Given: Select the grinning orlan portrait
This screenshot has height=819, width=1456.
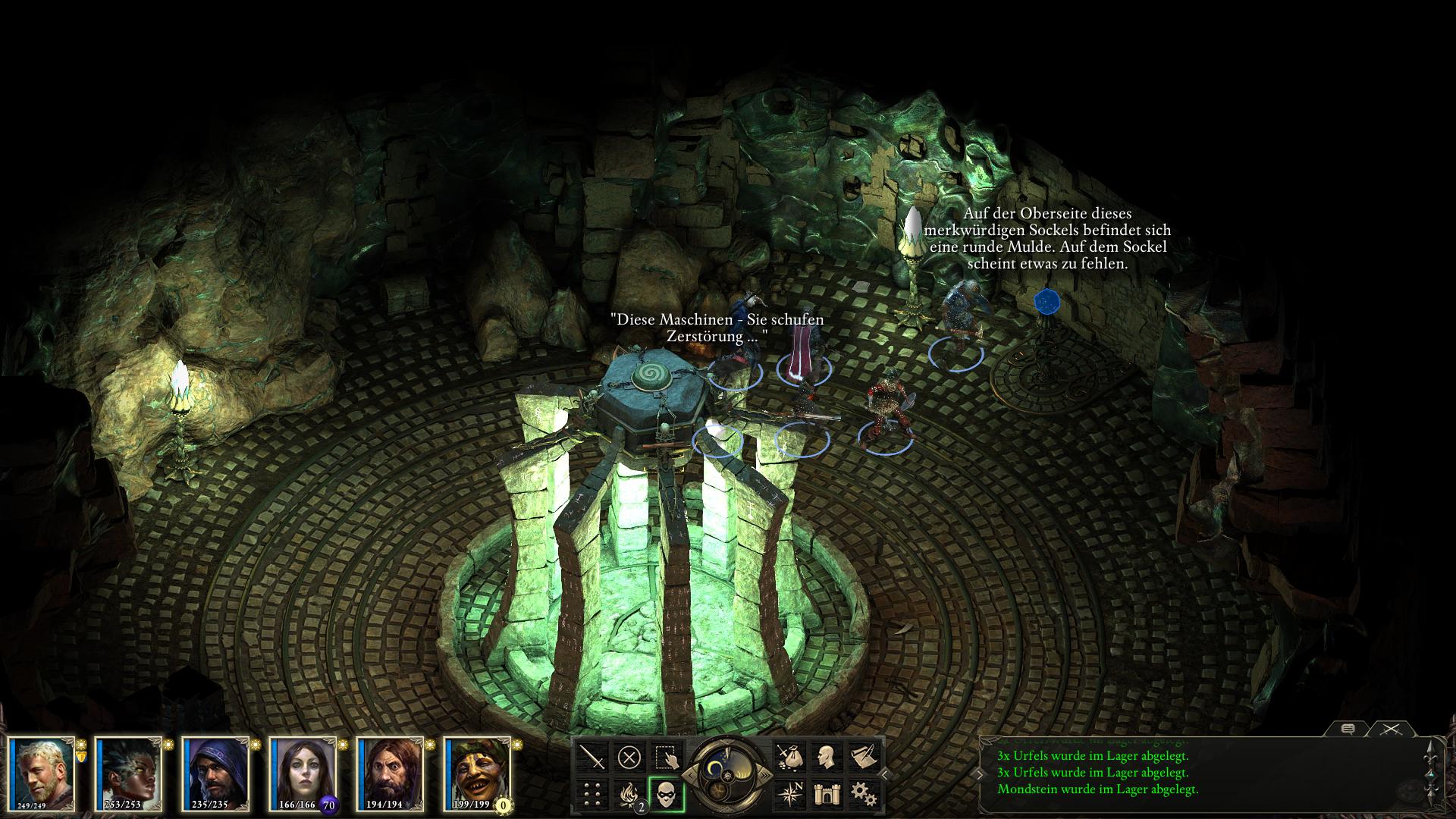Looking at the screenshot, I should [479, 773].
